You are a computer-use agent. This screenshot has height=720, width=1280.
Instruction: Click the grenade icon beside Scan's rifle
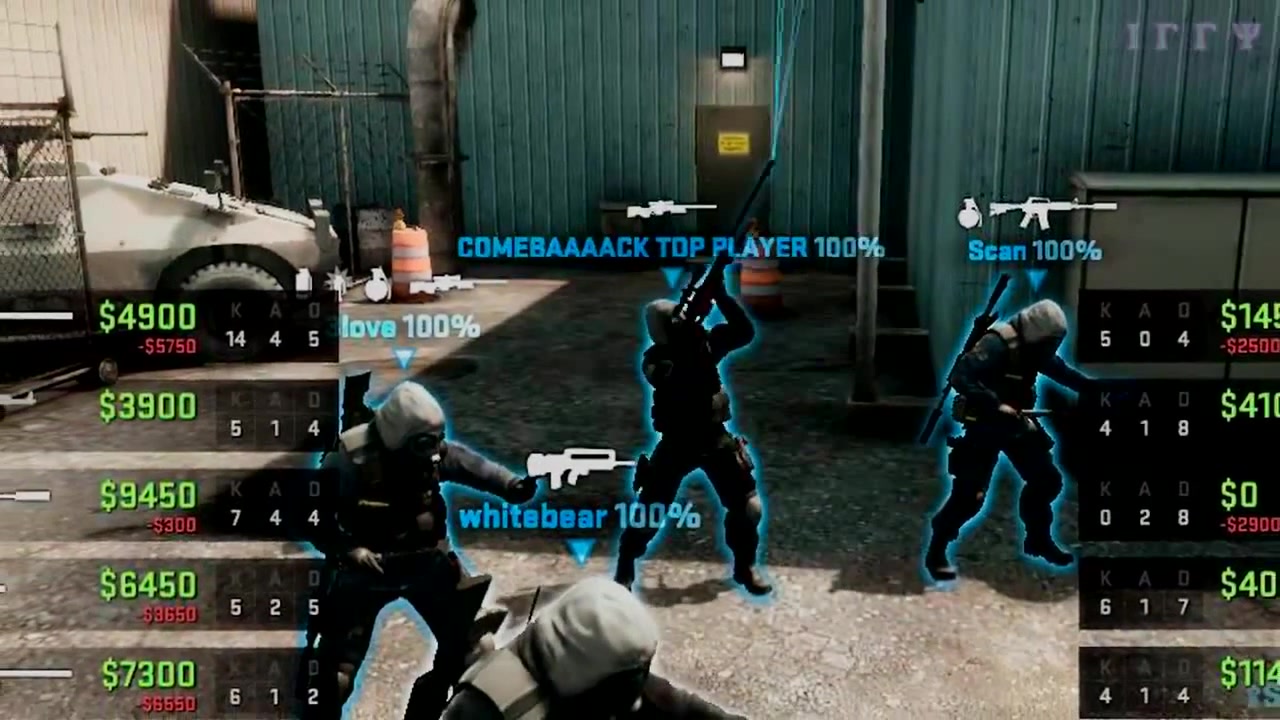click(x=968, y=213)
